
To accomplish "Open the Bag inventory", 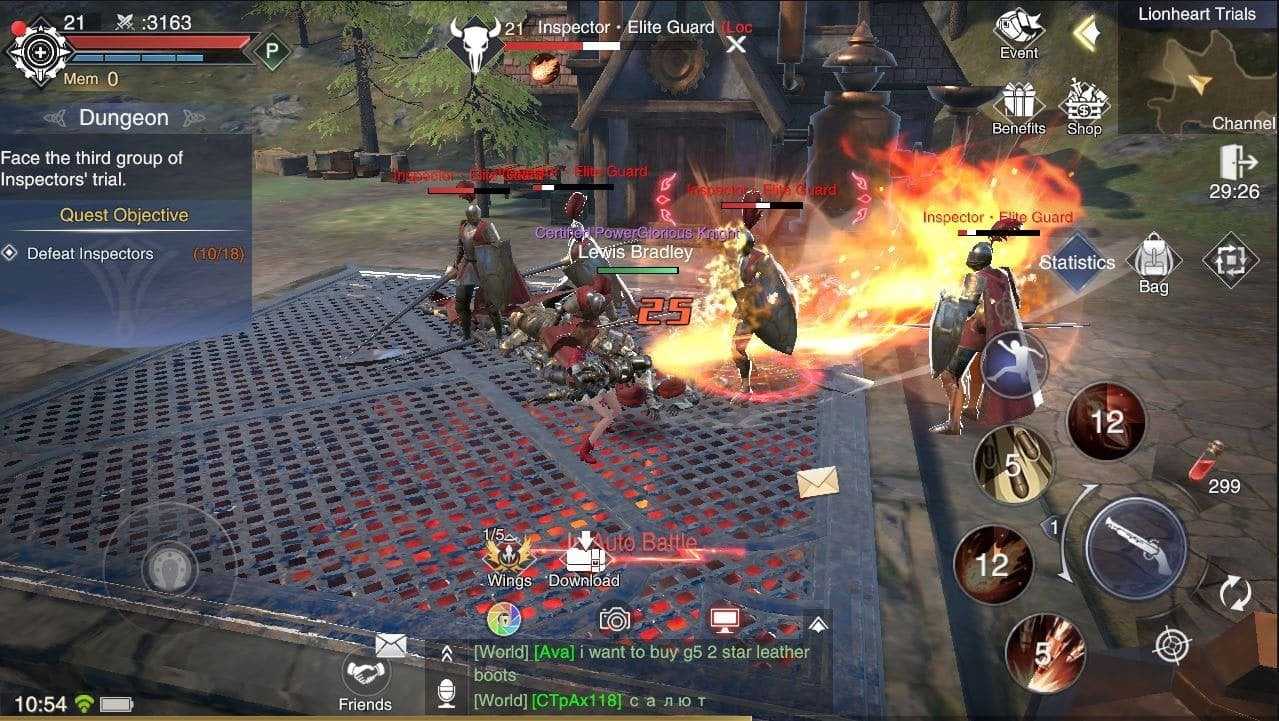I will pos(1153,261).
